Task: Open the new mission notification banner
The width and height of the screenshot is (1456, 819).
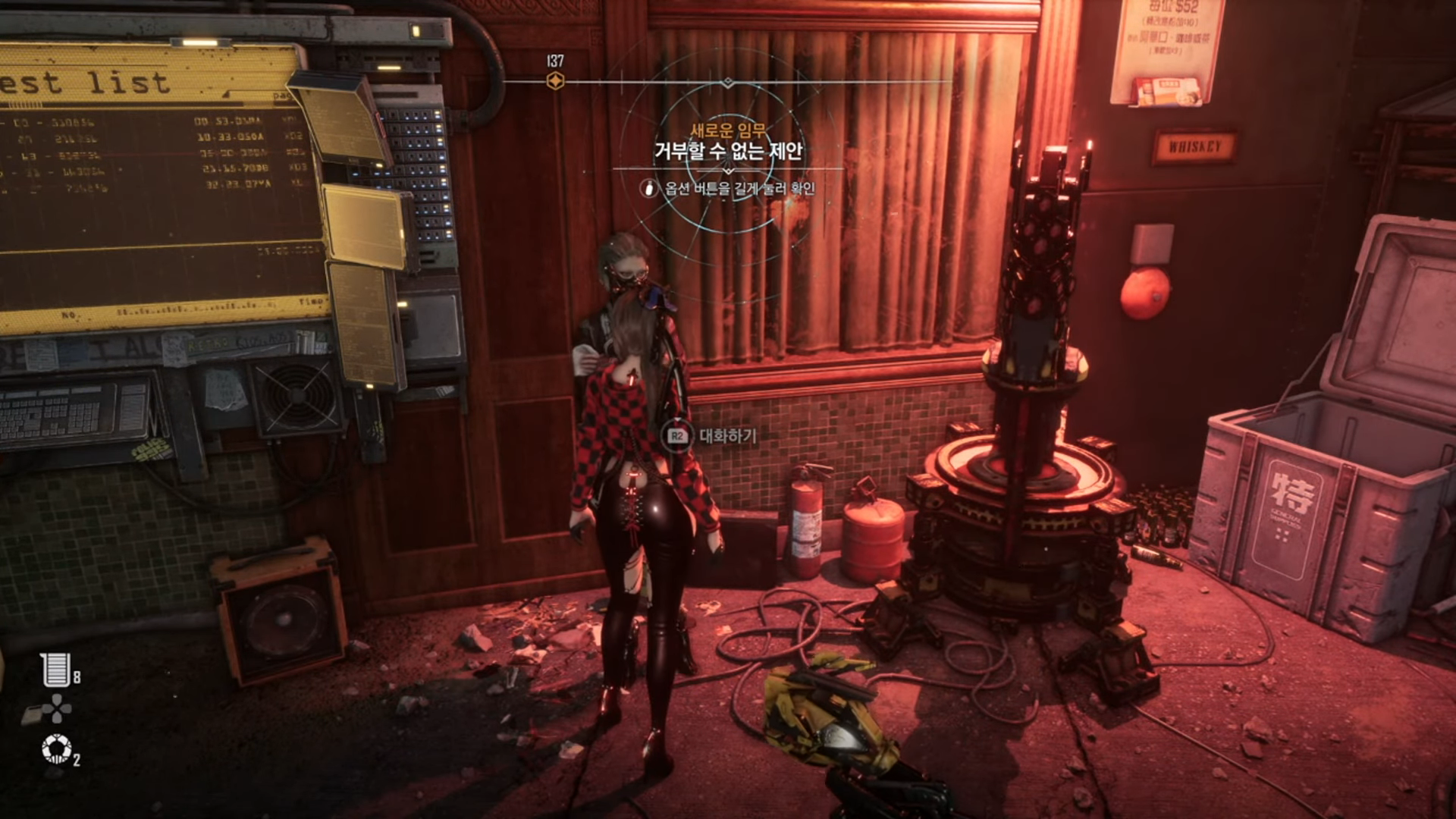Action: pyautogui.click(x=728, y=151)
